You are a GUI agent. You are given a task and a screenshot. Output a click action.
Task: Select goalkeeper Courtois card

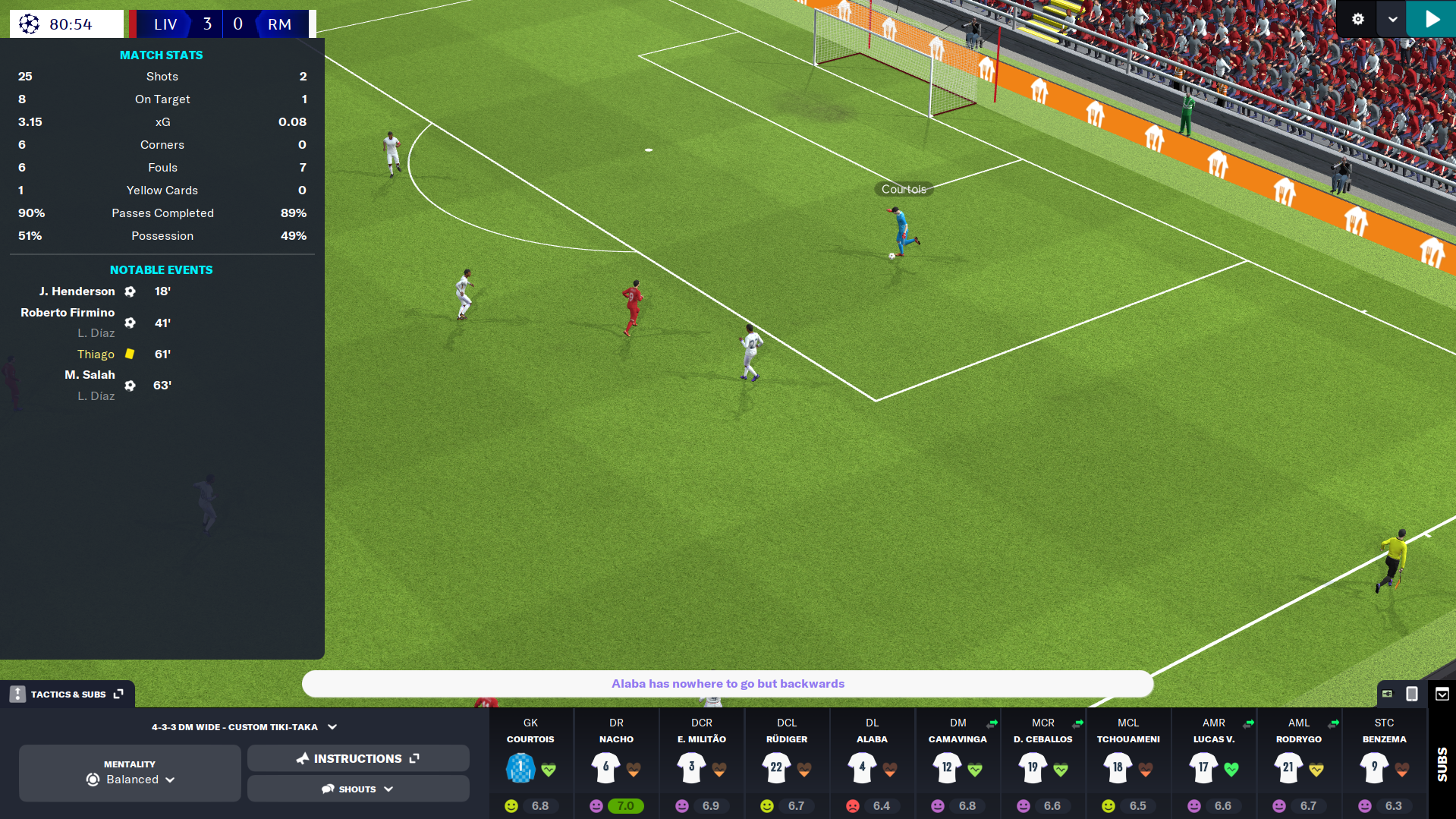coord(530,763)
